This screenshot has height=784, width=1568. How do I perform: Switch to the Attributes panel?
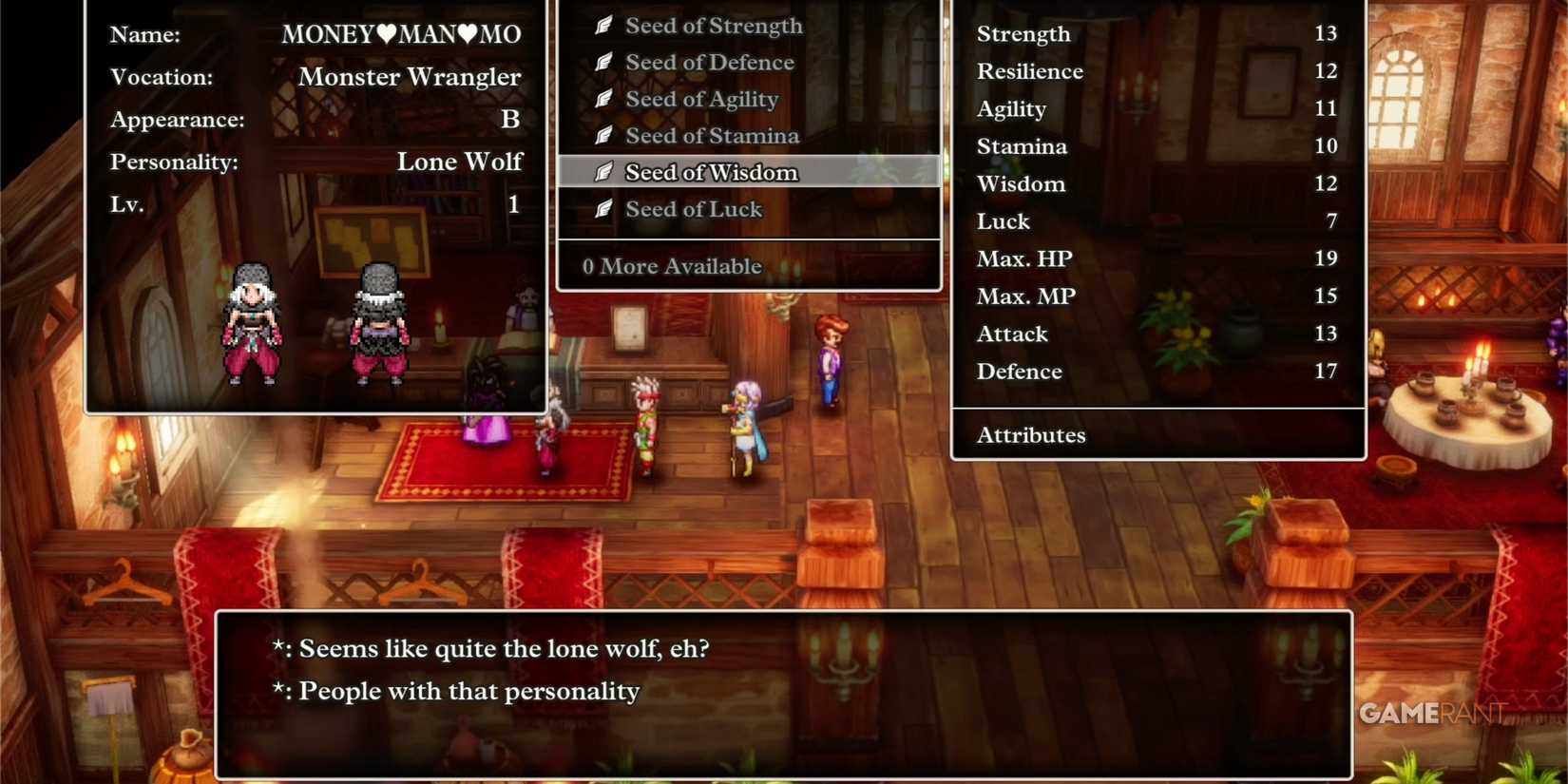[1031, 435]
